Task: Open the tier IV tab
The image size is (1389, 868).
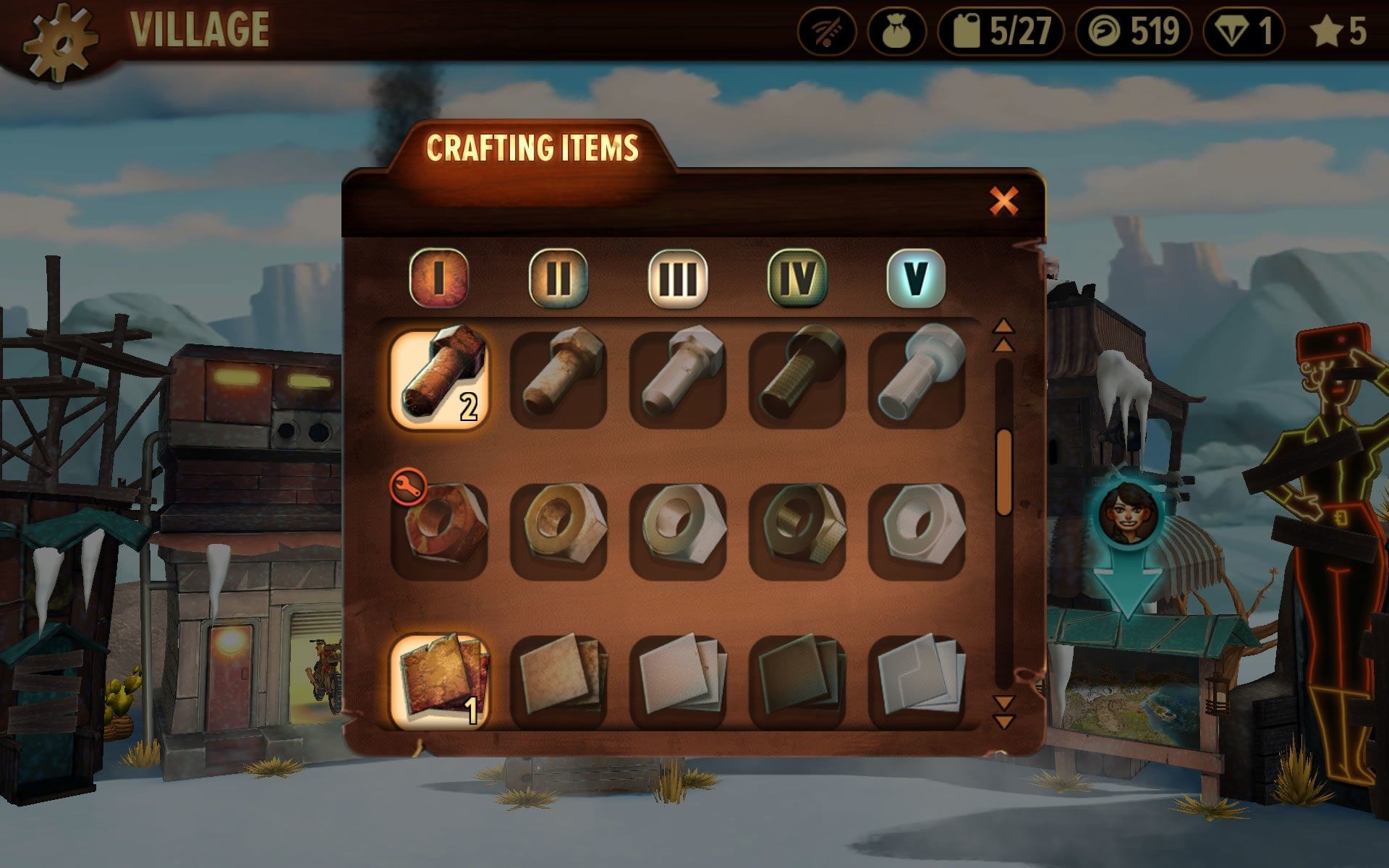Action: (x=797, y=278)
